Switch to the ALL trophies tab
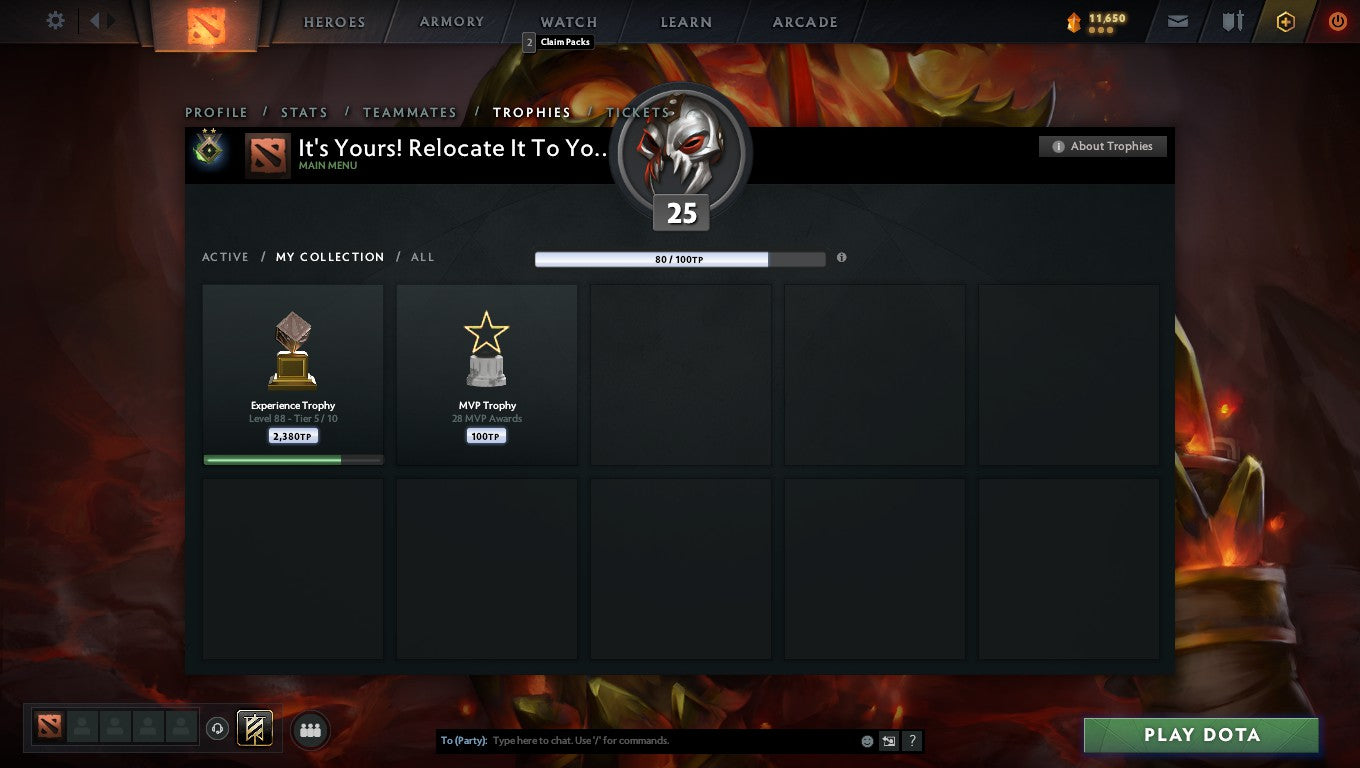 click(422, 257)
